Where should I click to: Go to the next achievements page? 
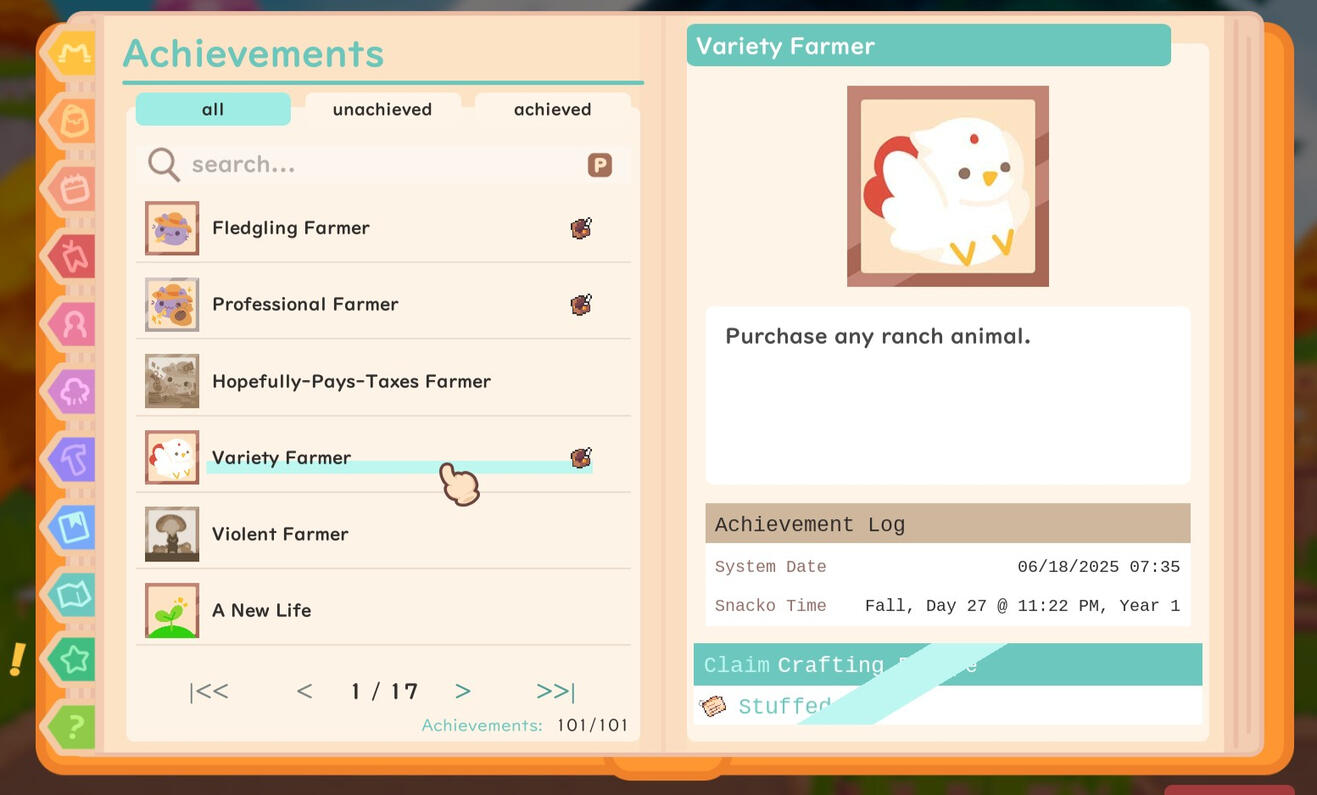click(x=462, y=690)
